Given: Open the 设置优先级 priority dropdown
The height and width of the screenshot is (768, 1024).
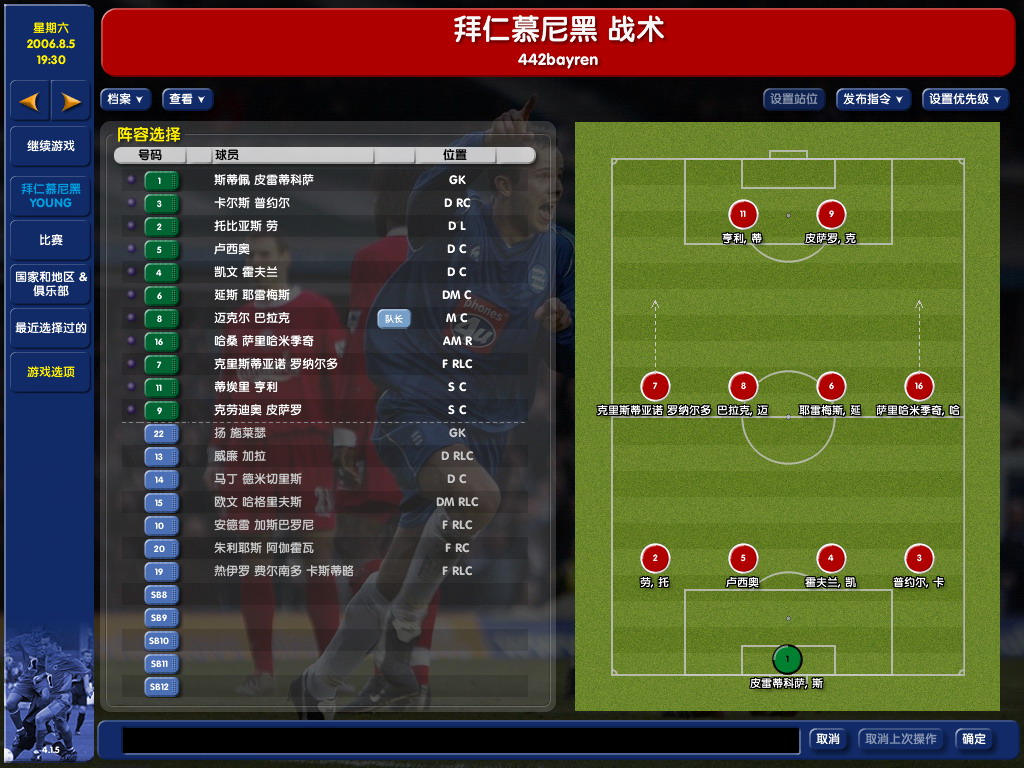Looking at the screenshot, I should 965,99.
